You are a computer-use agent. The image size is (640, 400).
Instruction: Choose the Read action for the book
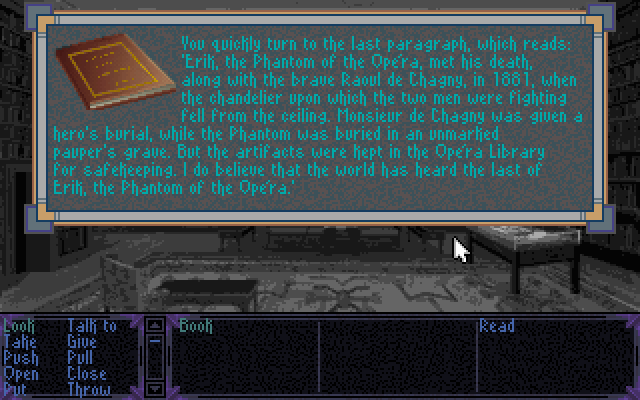click(497, 326)
